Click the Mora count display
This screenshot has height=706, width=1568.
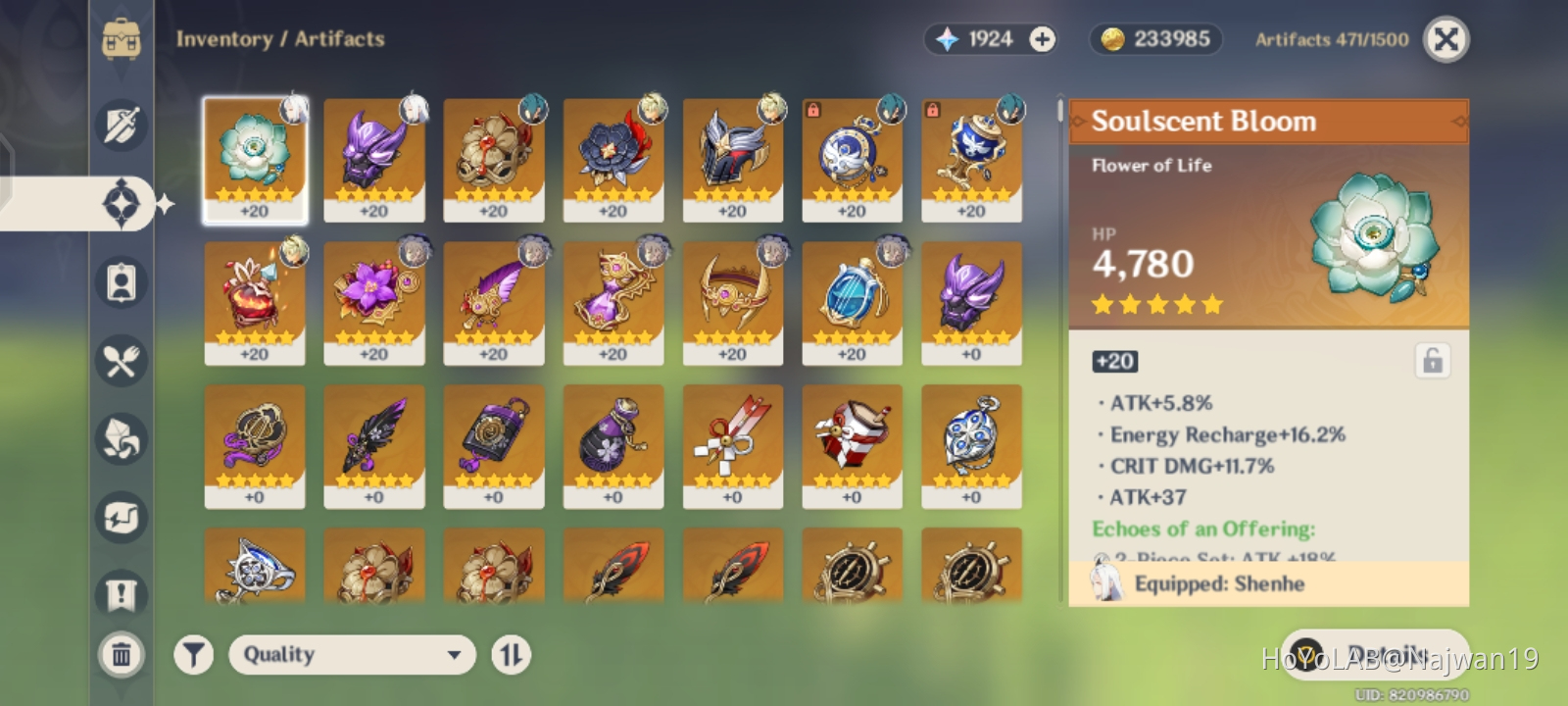(x=1154, y=39)
